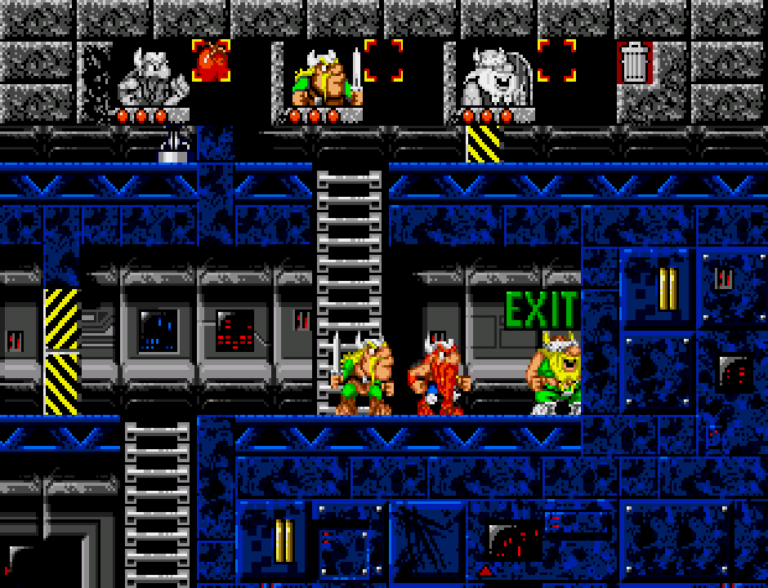Select the empty slot beside Baleog's portrait
Screen dimensions: 768x588
point(383,60)
